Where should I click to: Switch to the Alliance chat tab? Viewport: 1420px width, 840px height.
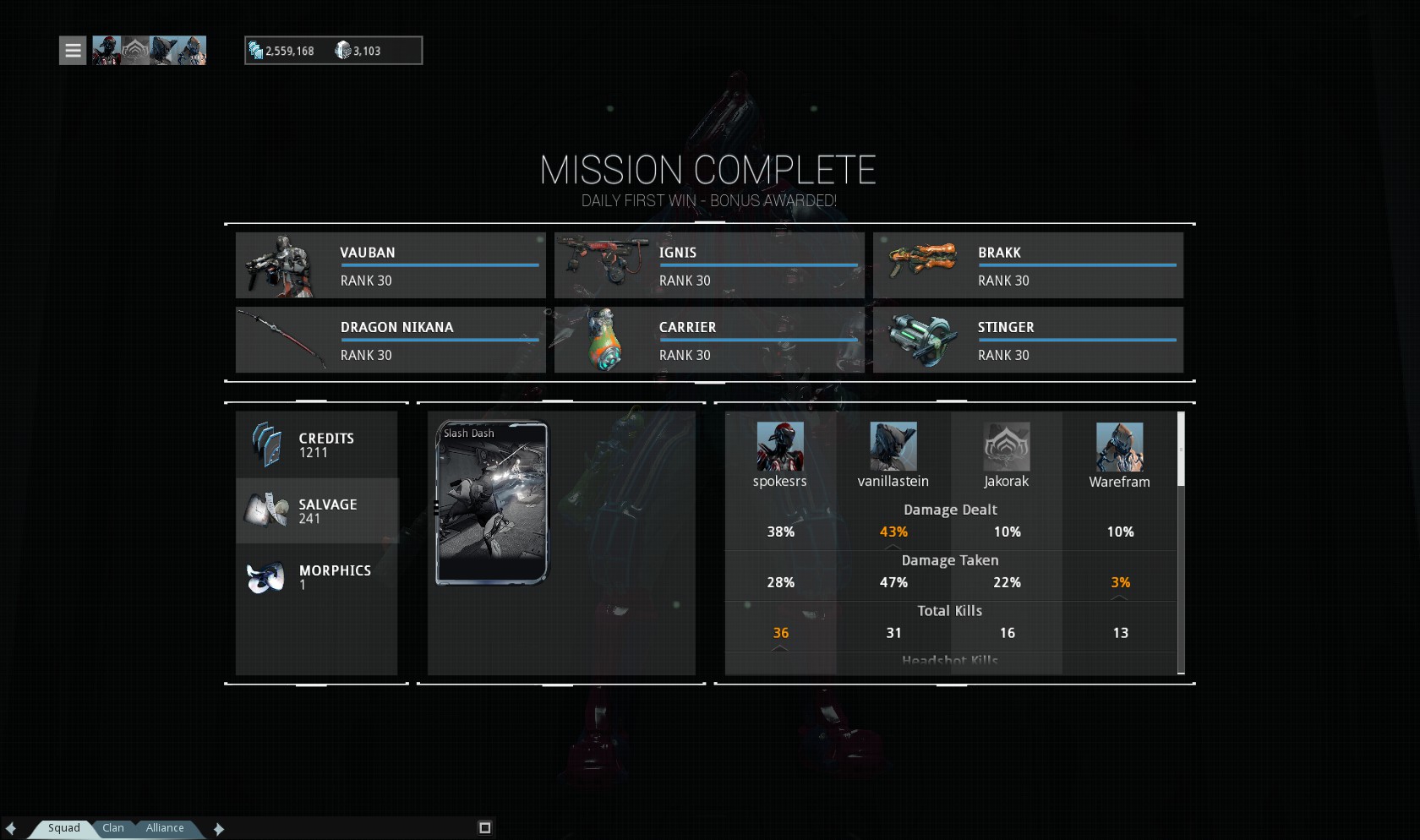click(165, 828)
